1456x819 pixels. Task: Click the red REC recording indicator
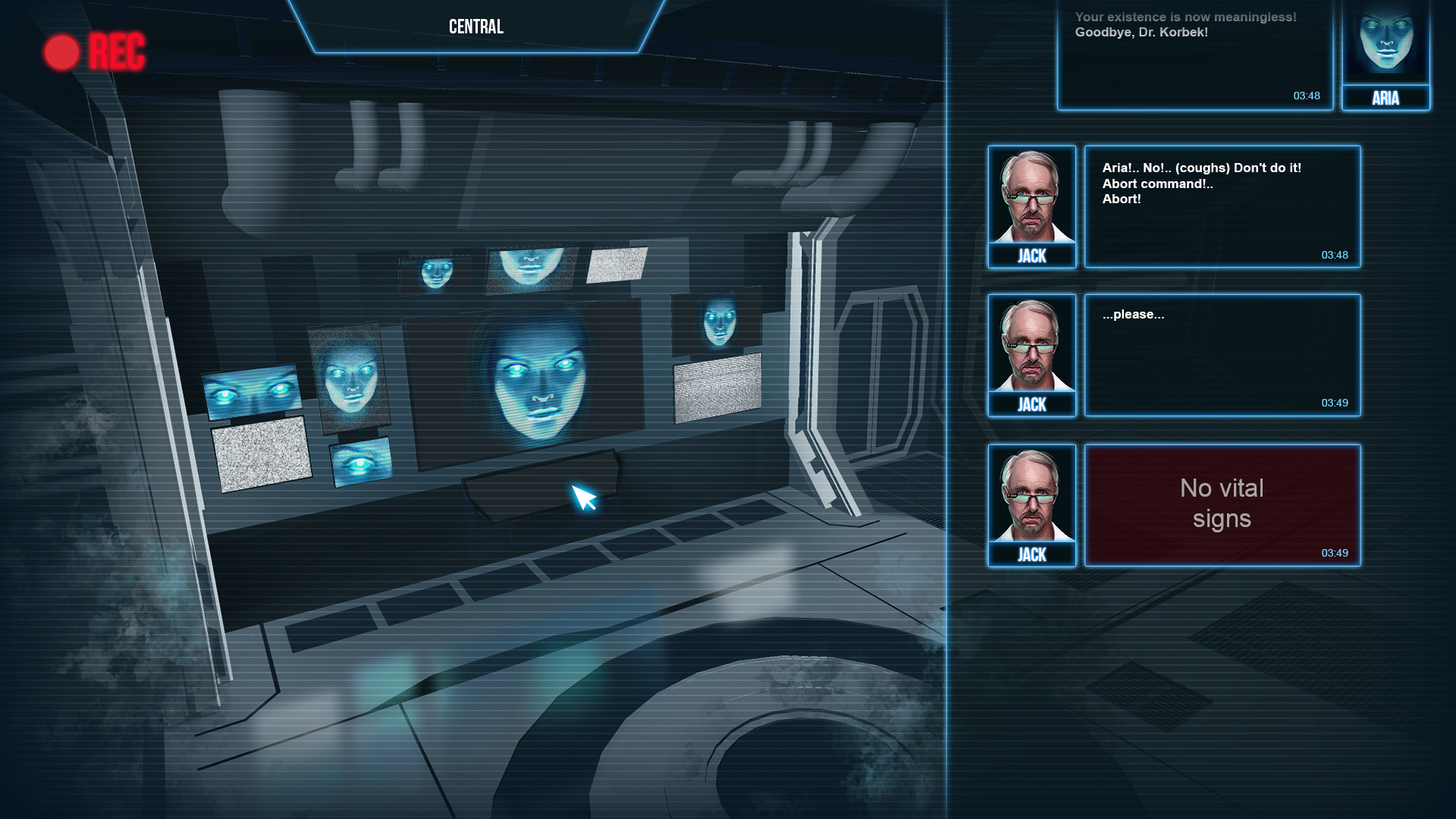(x=96, y=52)
